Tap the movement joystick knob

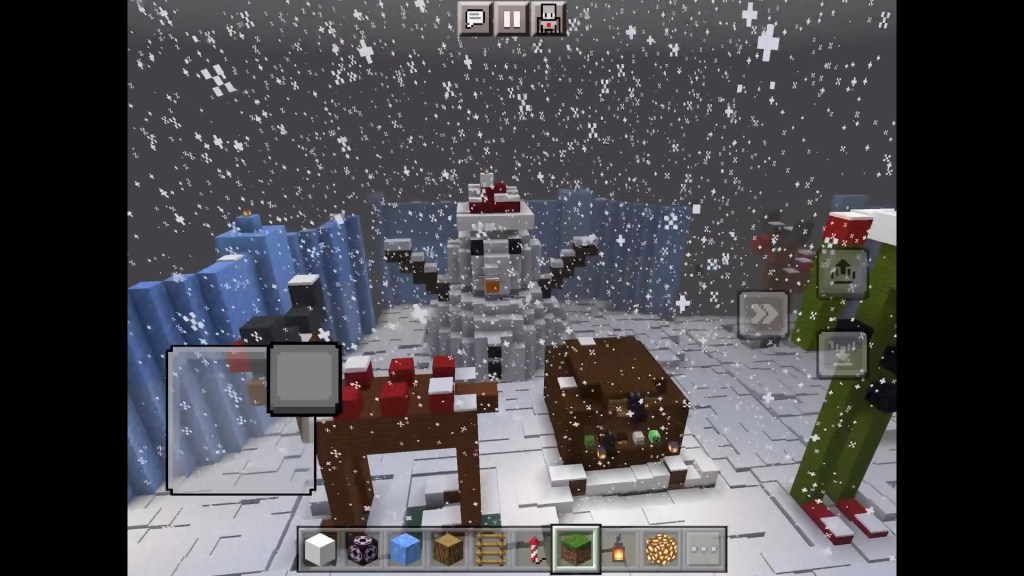point(304,379)
